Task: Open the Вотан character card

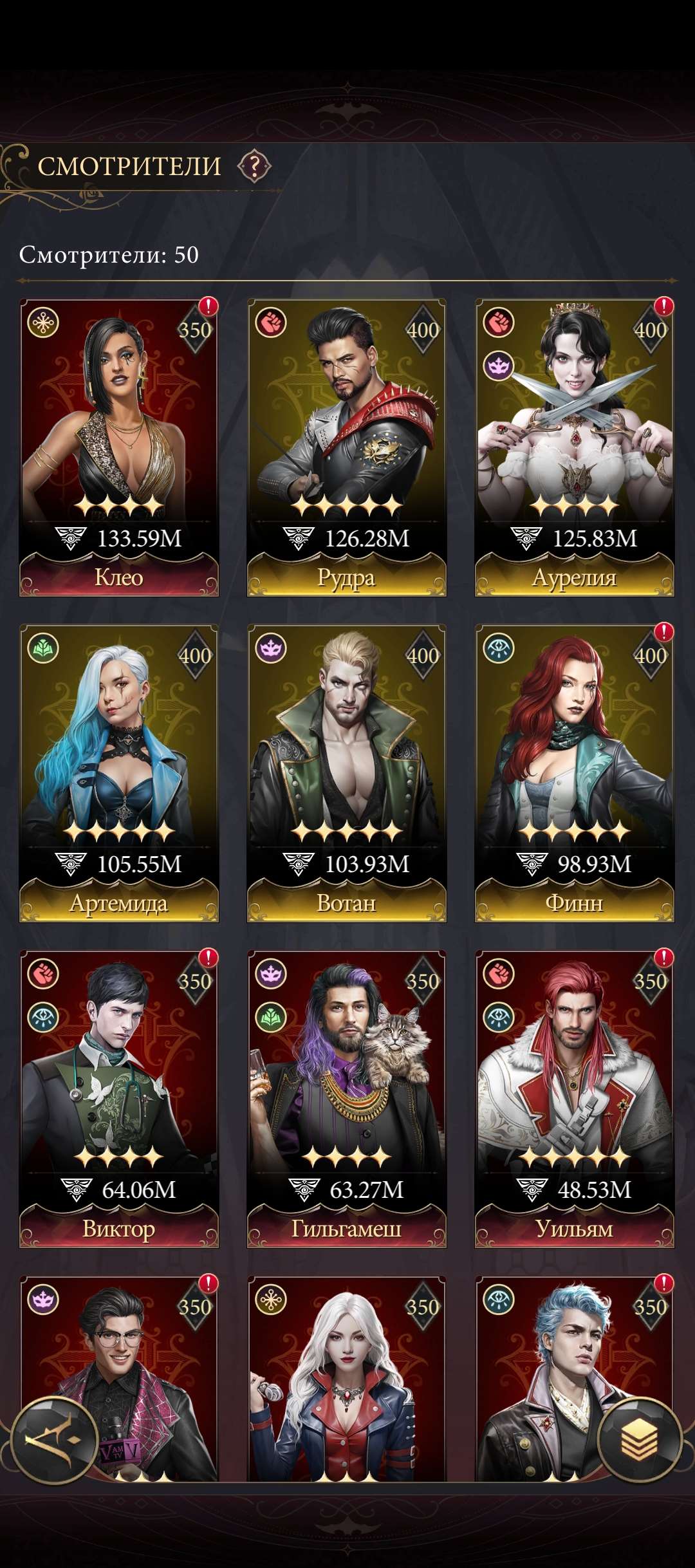Action: [x=346, y=772]
